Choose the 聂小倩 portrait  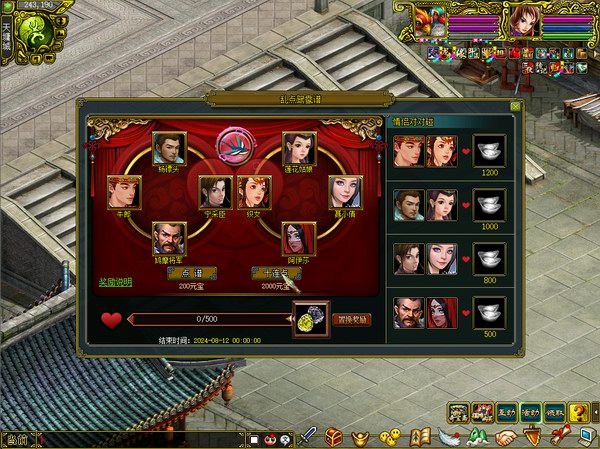(x=345, y=191)
